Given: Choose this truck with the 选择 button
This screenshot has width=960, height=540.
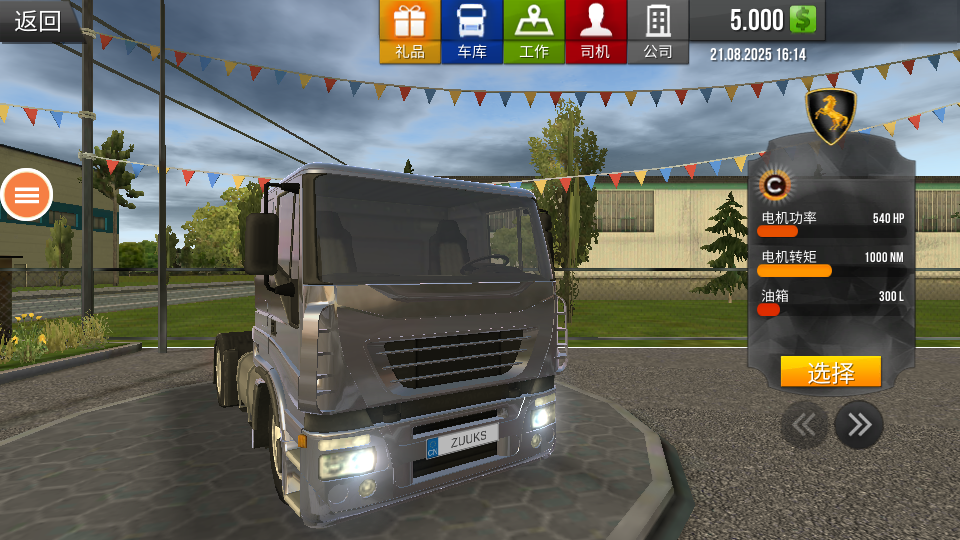Looking at the screenshot, I should tap(830, 372).
